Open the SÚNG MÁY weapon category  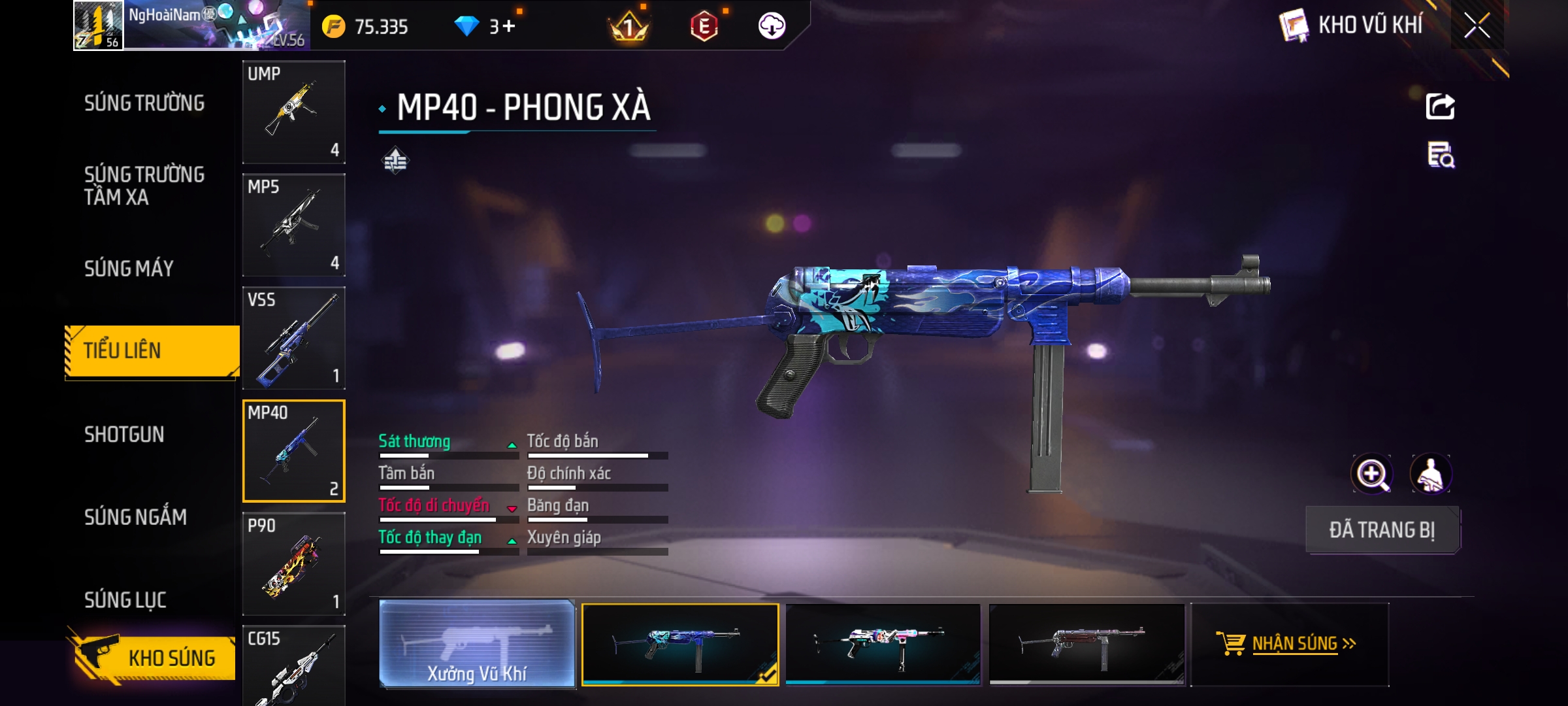click(x=129, y=269)
